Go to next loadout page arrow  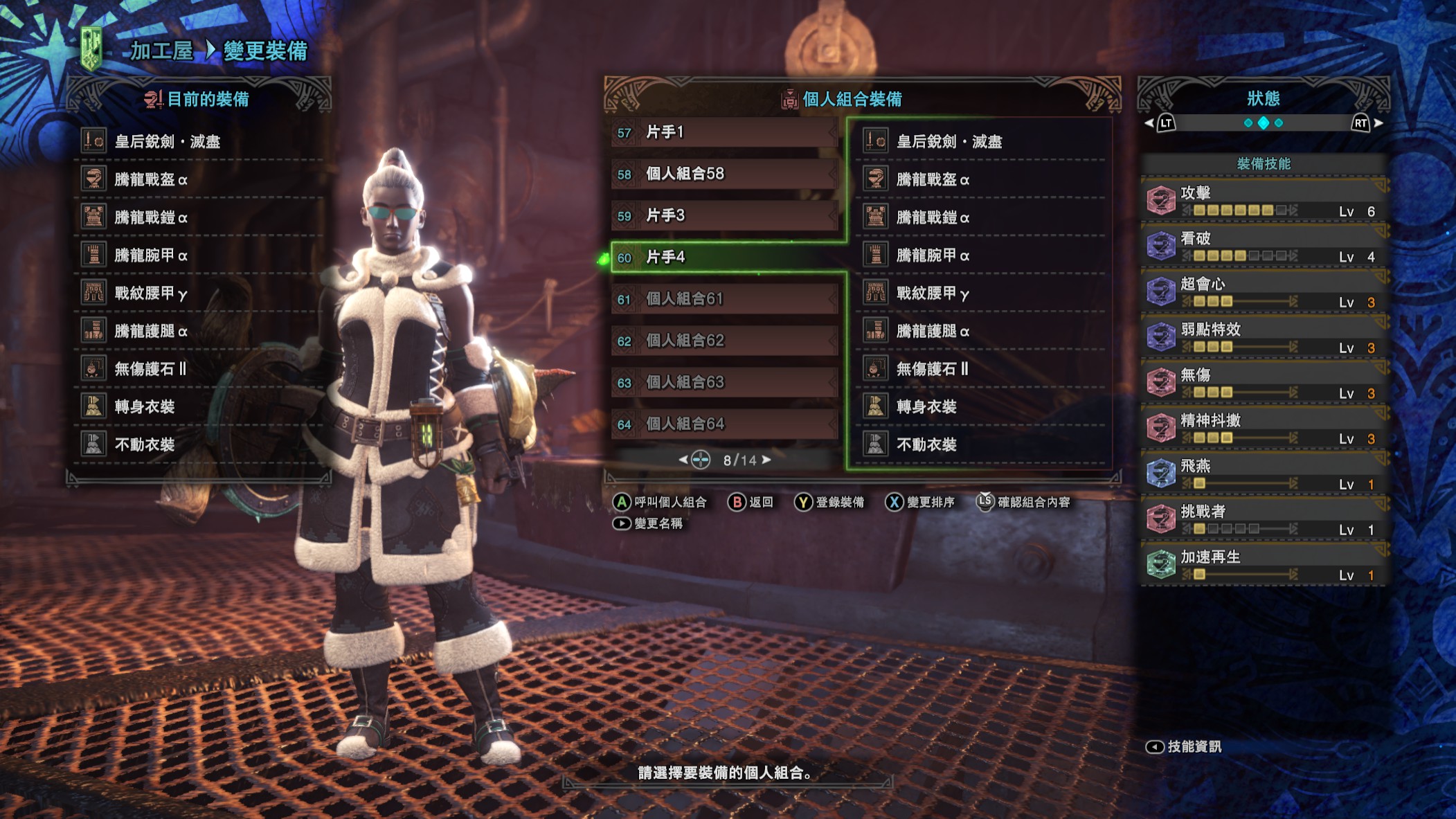pos(766,460)
